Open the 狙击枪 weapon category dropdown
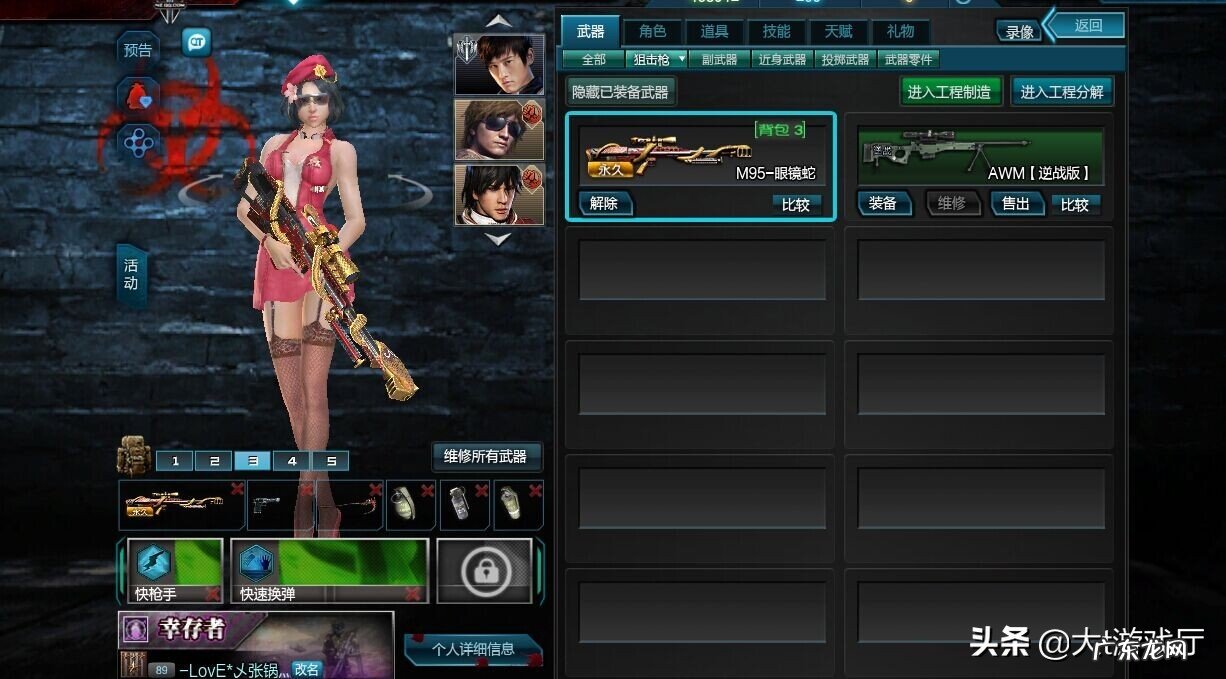Image resolution: width=1226 pixels, height=679 pixels. point(657,60)
